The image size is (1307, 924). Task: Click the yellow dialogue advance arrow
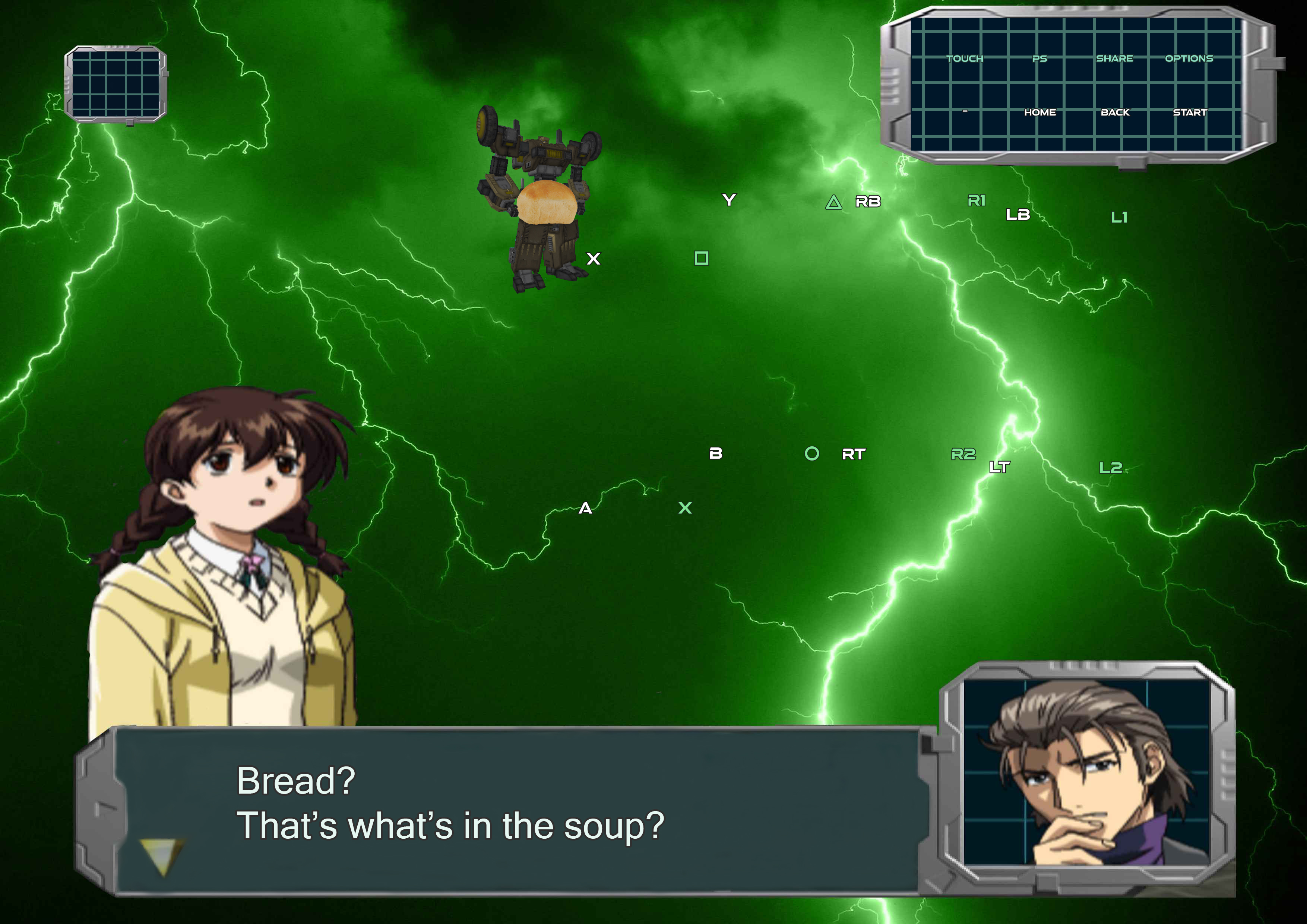point(162,856)
